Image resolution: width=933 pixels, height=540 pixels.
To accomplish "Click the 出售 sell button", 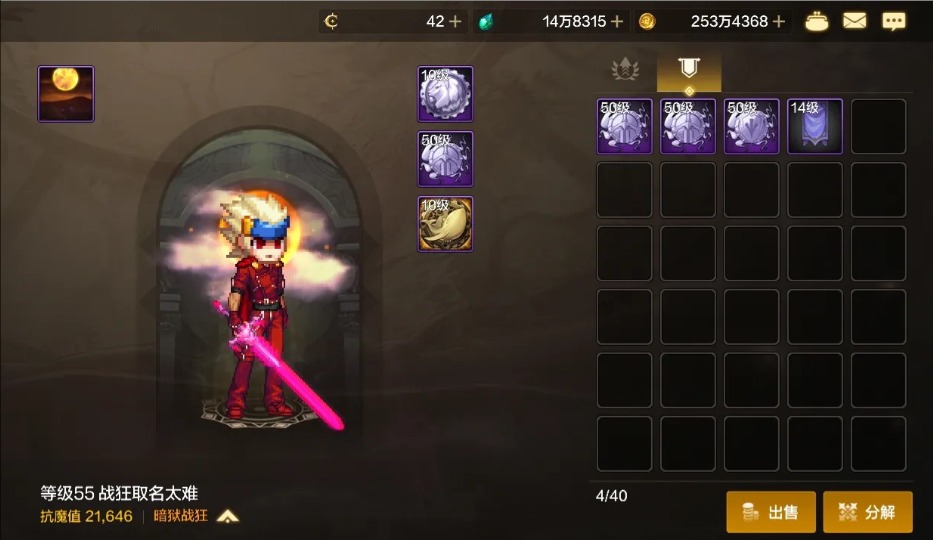I will [771, 512].
